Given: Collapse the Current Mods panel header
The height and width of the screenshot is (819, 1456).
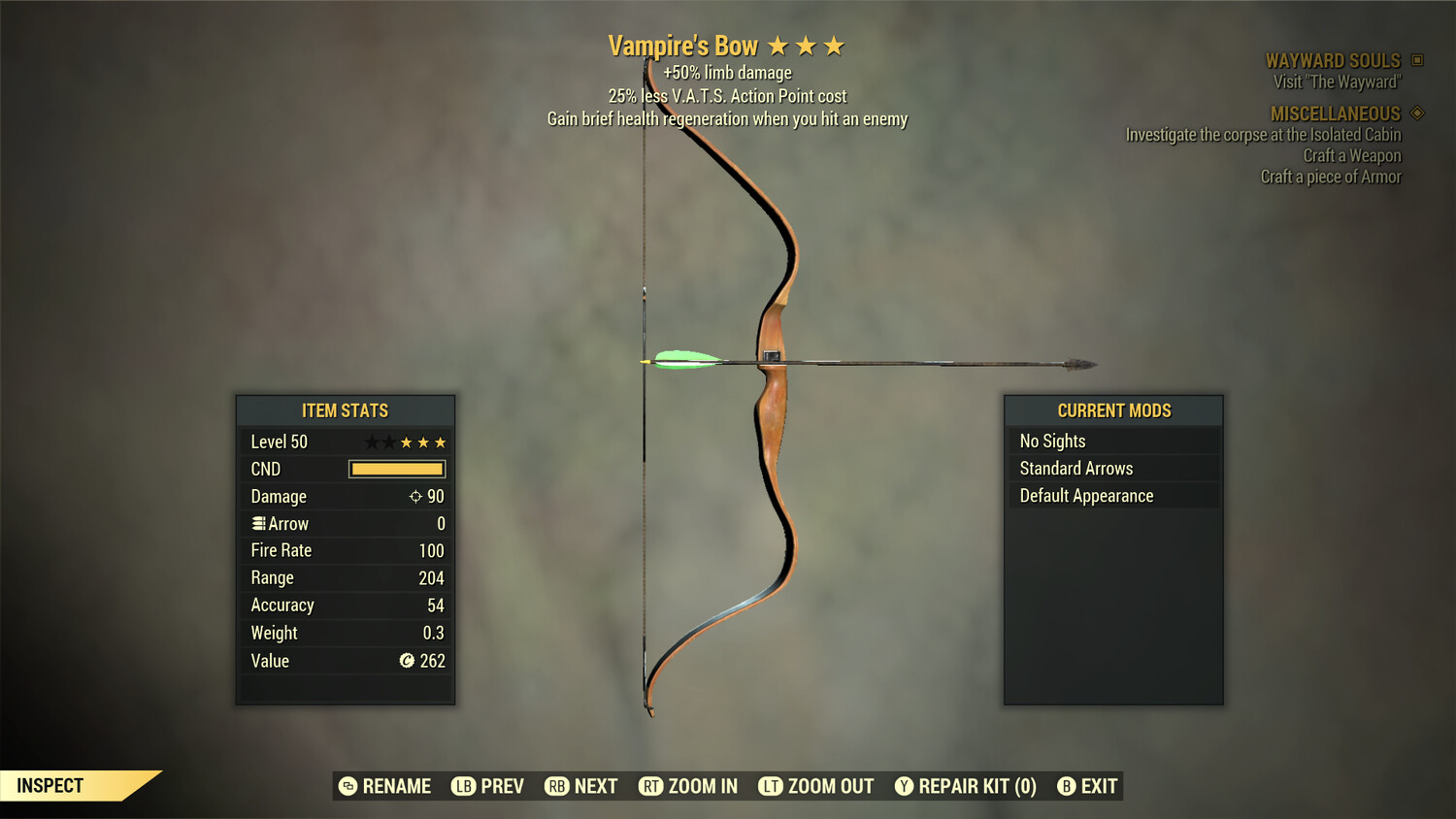Looking at the screenshot, I should [x=1112, y=409].
